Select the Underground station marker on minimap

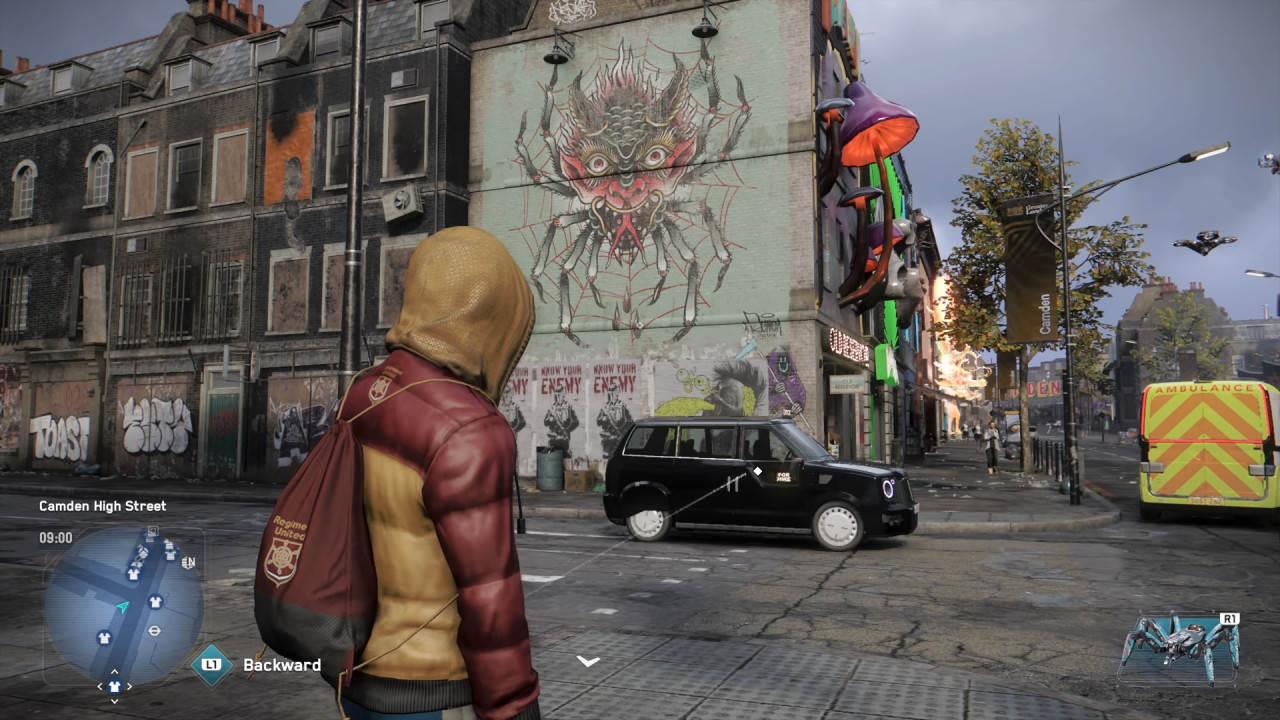tap(155, 631)
